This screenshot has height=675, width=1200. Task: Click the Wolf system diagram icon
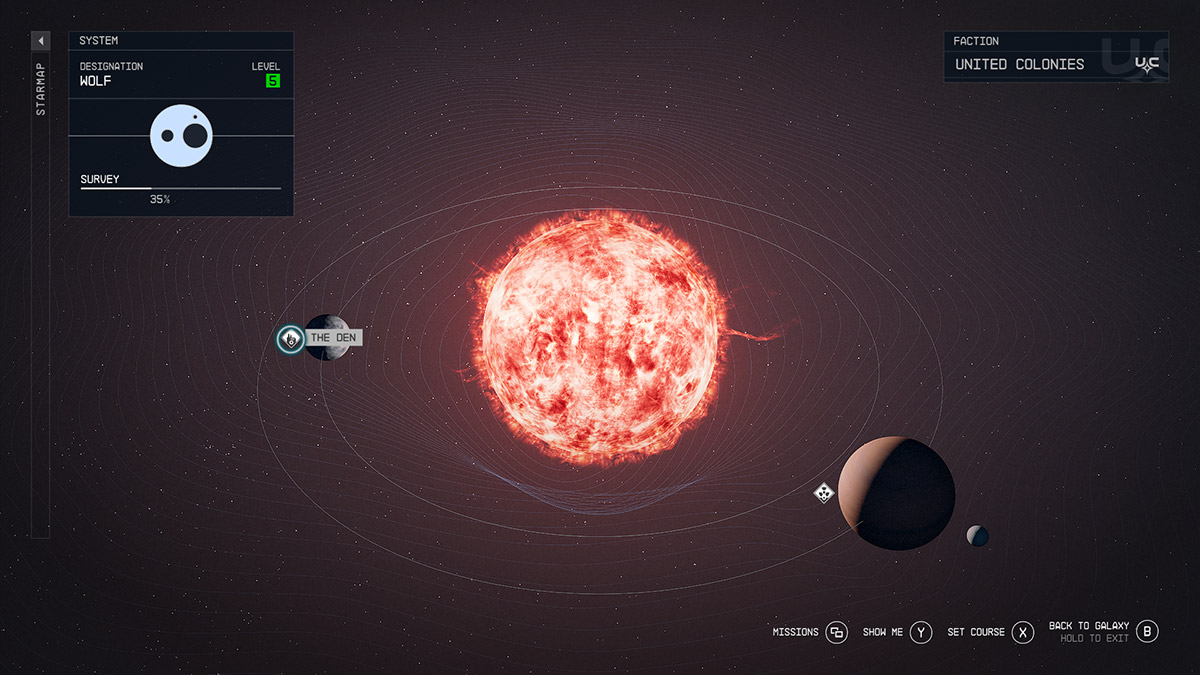pos(182,135)
